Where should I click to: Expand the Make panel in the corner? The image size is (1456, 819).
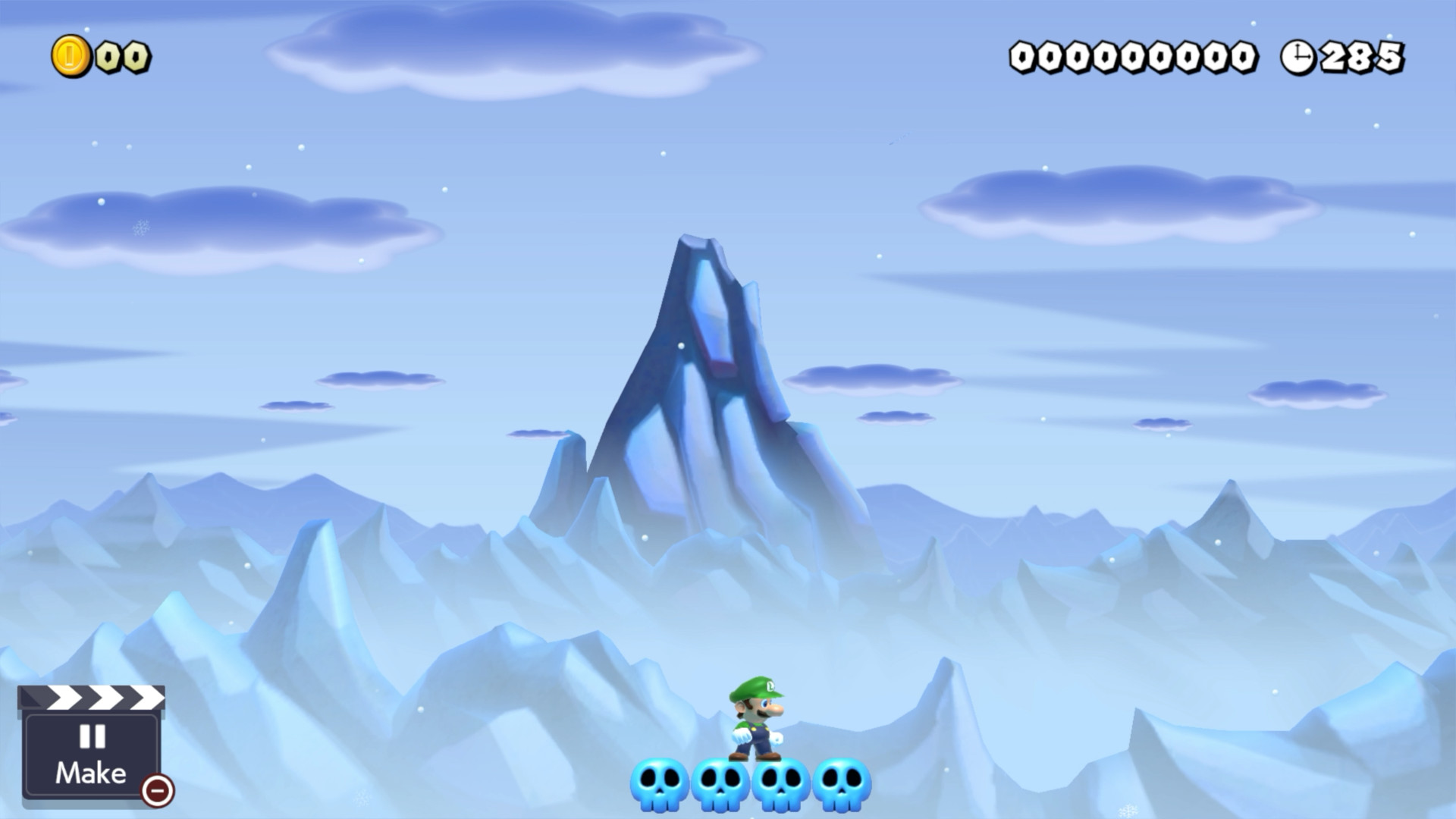(91, 751)
